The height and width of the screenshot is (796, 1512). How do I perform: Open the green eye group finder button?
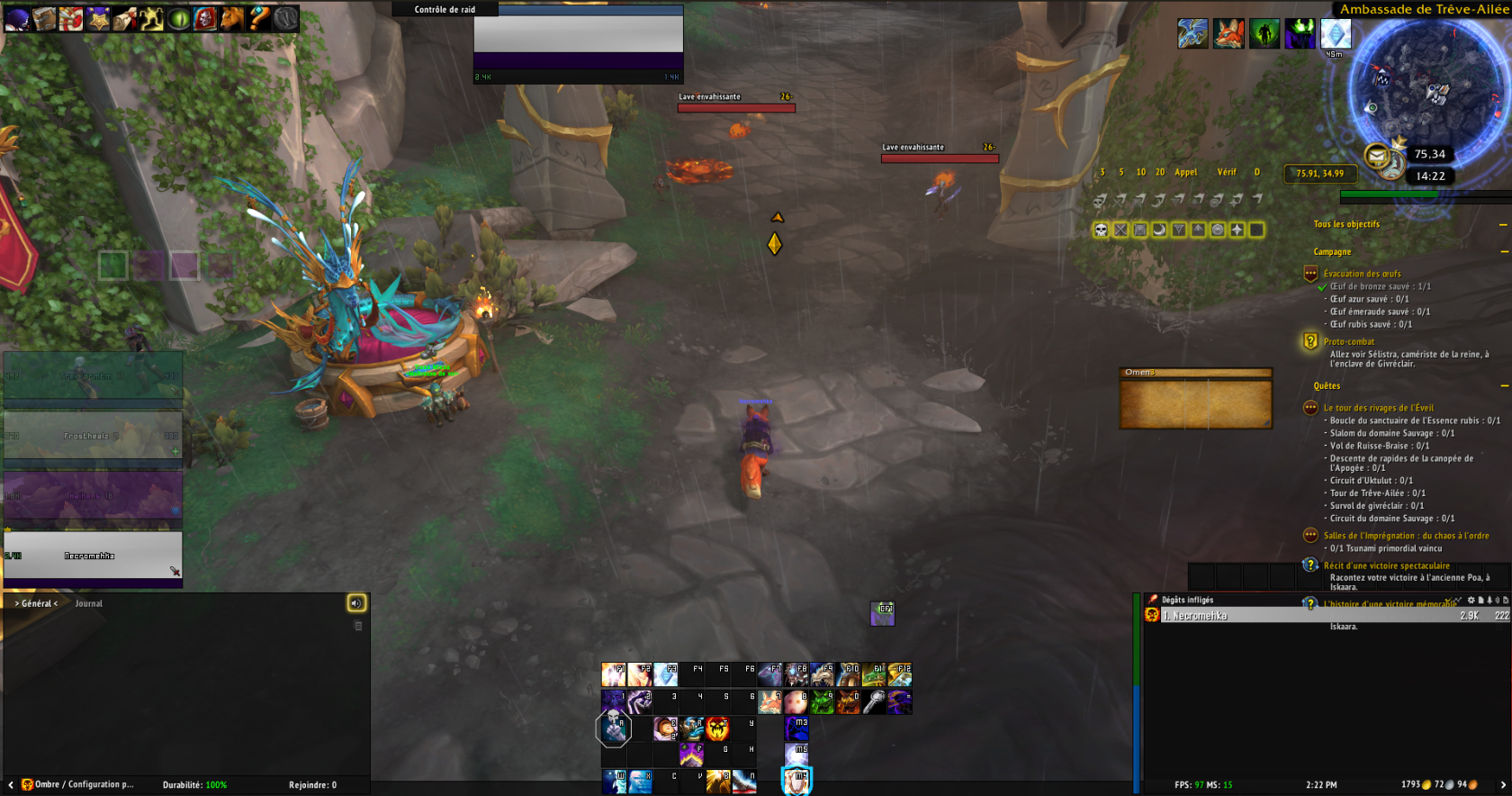click(x=178, y=18)
